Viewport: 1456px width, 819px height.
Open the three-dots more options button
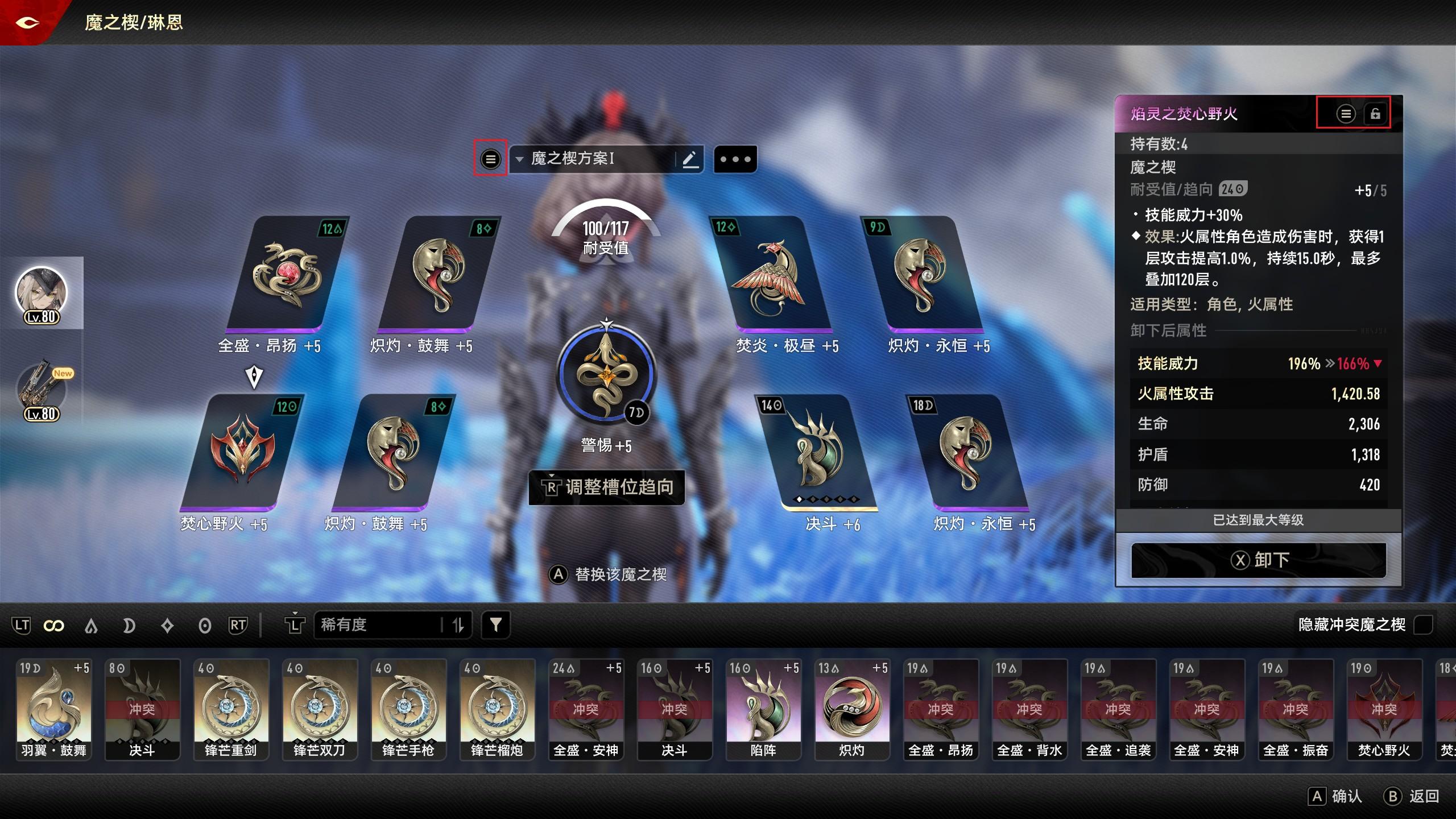click(x=735, y=159)
